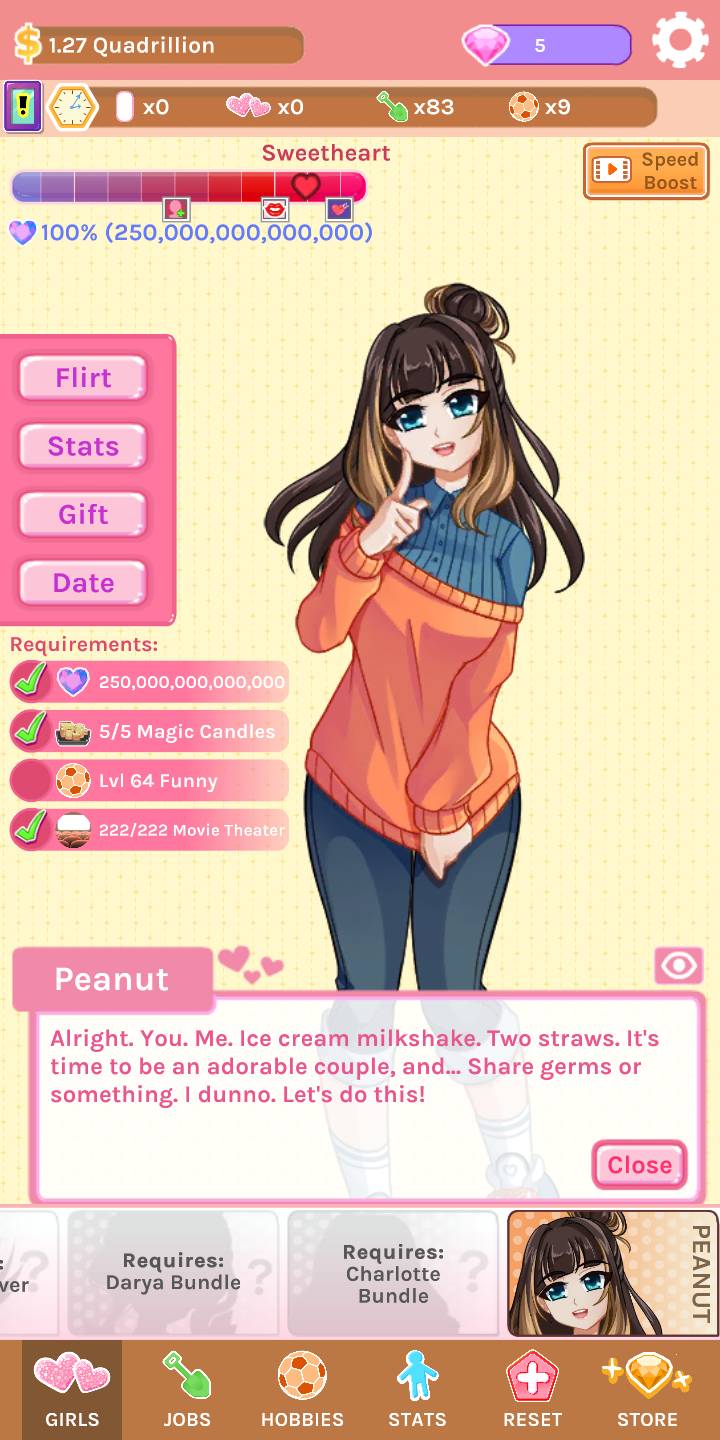Show the bottom Stats tab
The height and width of the screenshot is (1440, 720).
(417, 1390)
